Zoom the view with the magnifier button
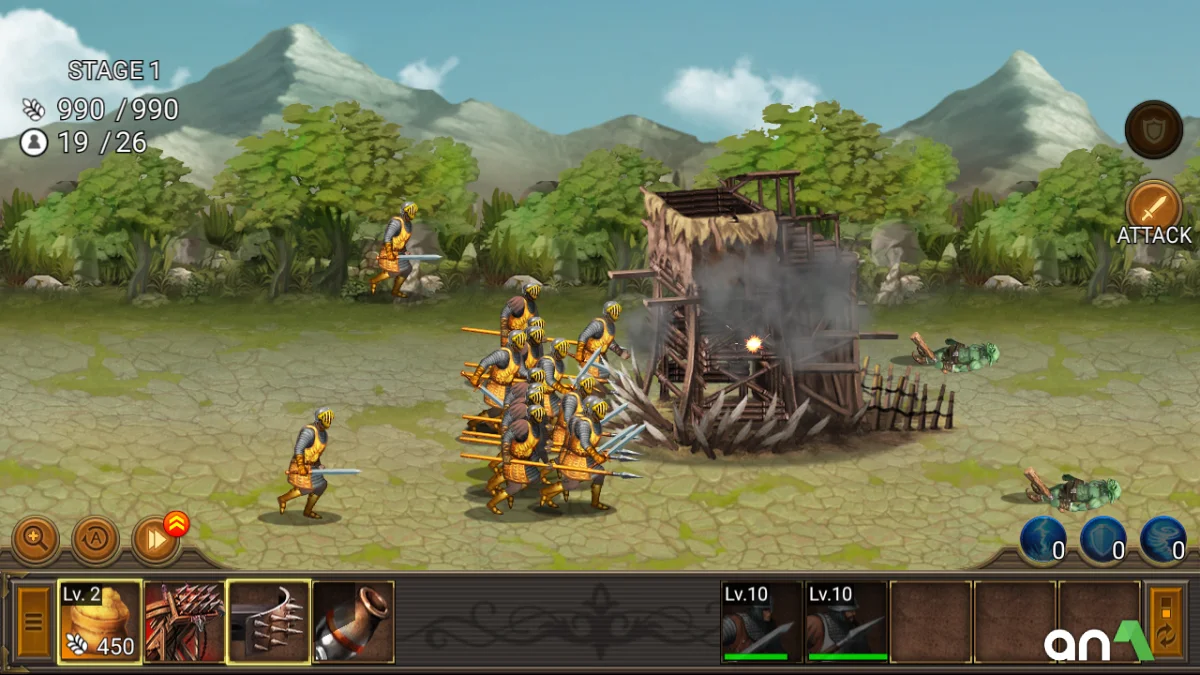Screen dimensions: 1200x675 coord(35,540)
